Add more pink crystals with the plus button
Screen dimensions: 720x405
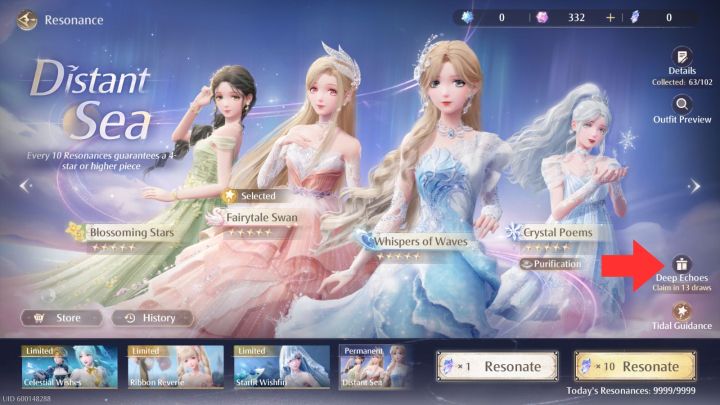tap(610, 18)
